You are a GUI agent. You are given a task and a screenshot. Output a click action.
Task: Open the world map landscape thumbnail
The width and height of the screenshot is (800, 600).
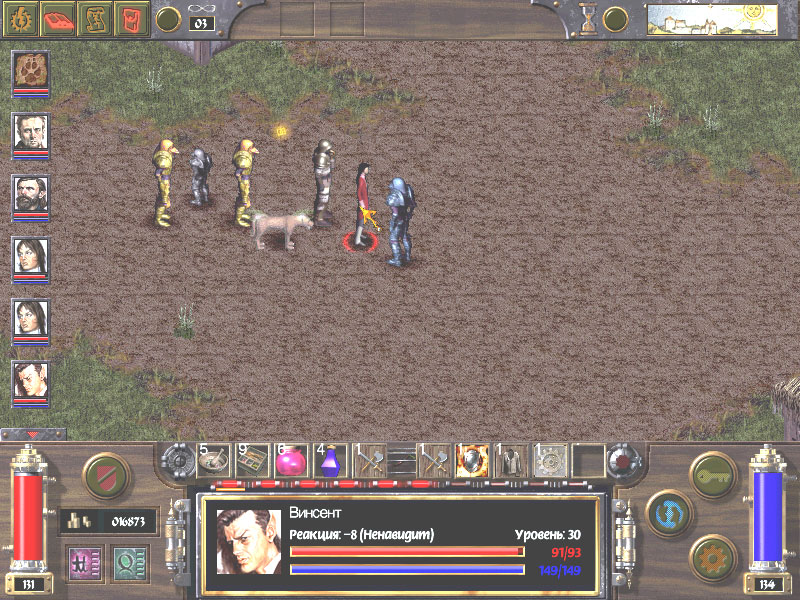point(711,19)
